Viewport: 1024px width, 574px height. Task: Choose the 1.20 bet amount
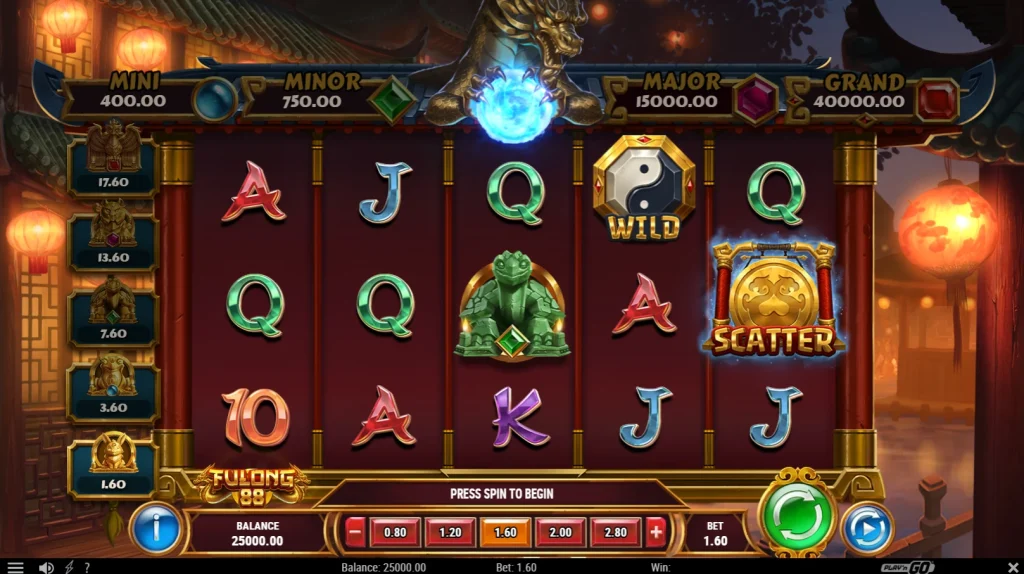point(450,533)
